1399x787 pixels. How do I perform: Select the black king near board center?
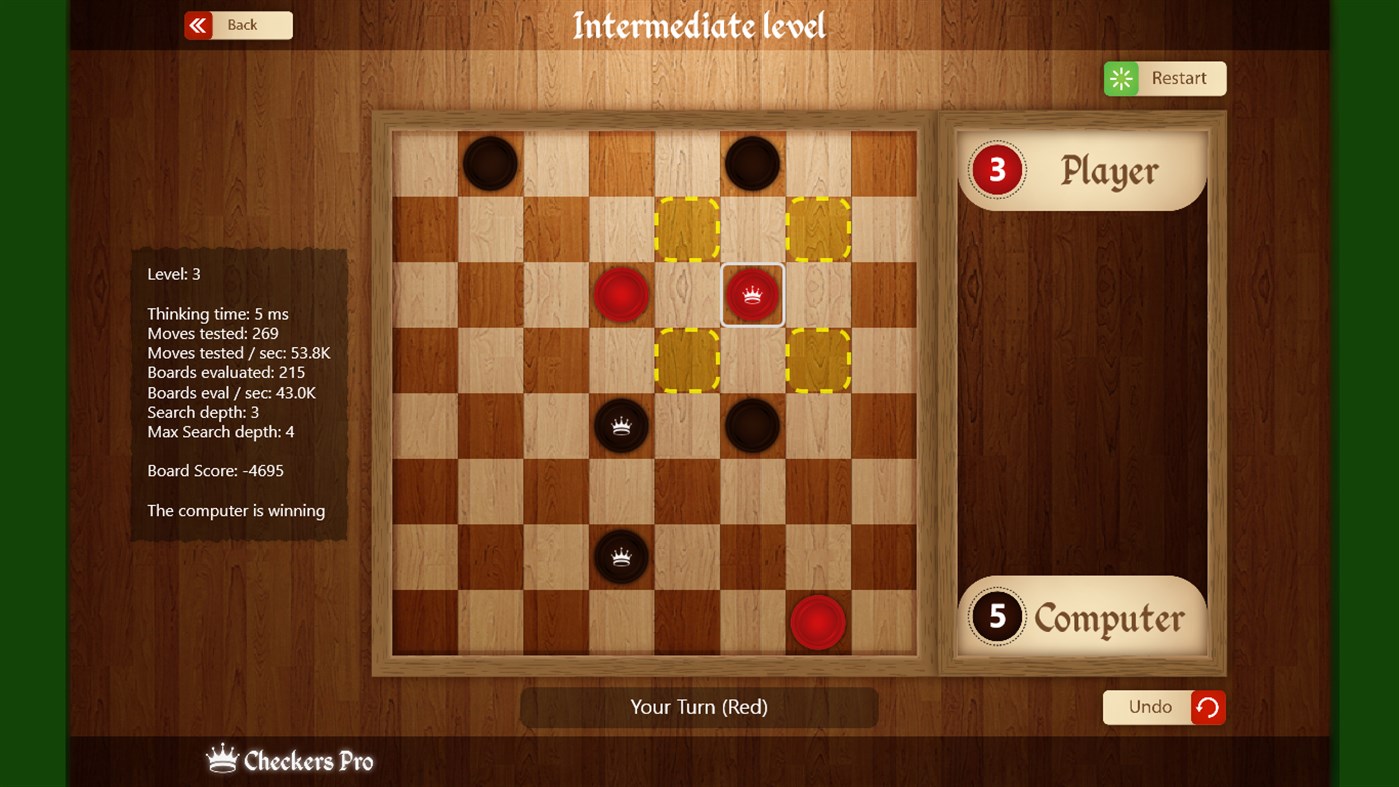pyautogui.click(x=621, y=425)
